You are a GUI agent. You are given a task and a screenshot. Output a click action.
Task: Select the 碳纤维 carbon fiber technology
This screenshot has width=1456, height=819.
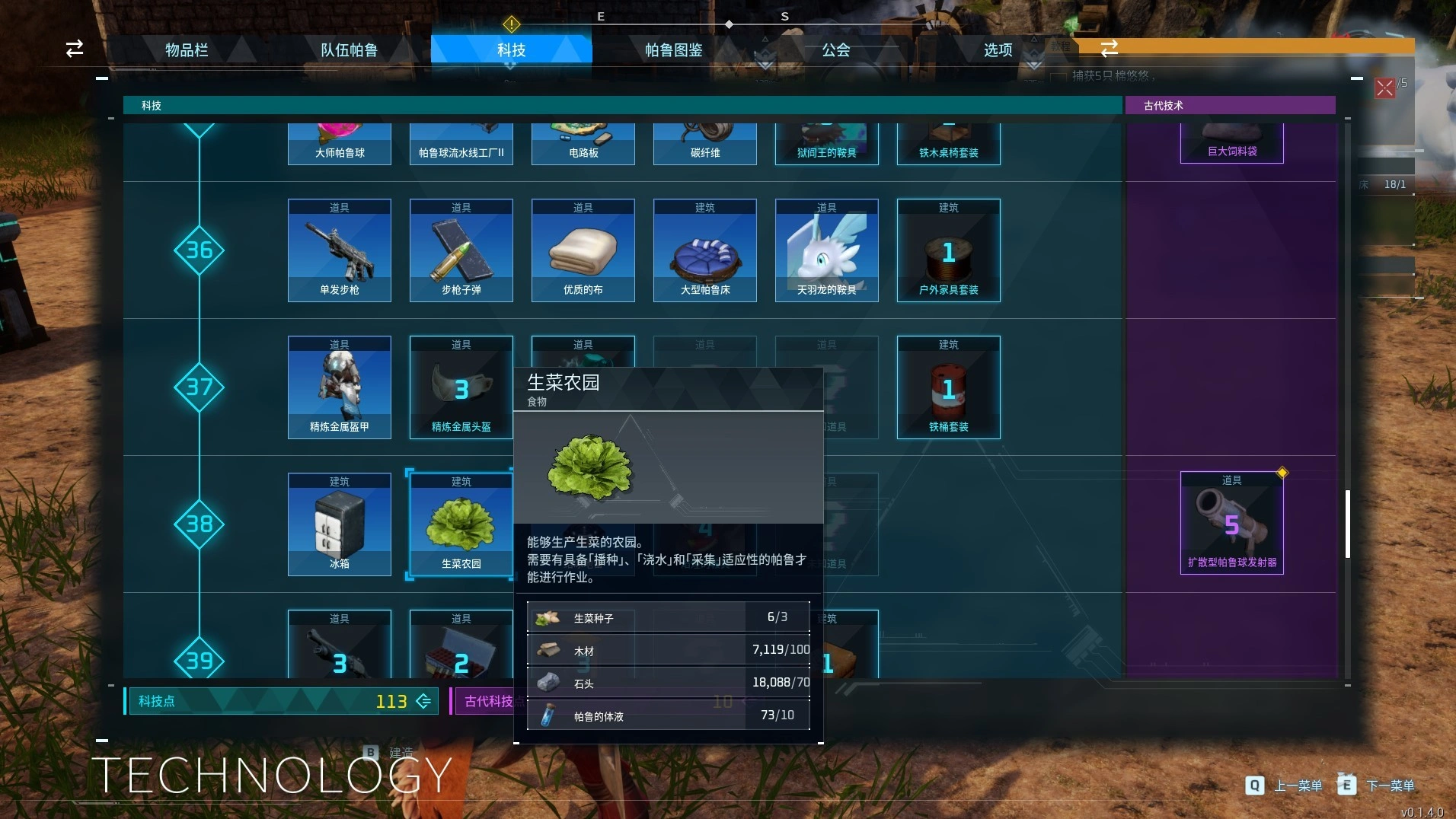point(705,145)
